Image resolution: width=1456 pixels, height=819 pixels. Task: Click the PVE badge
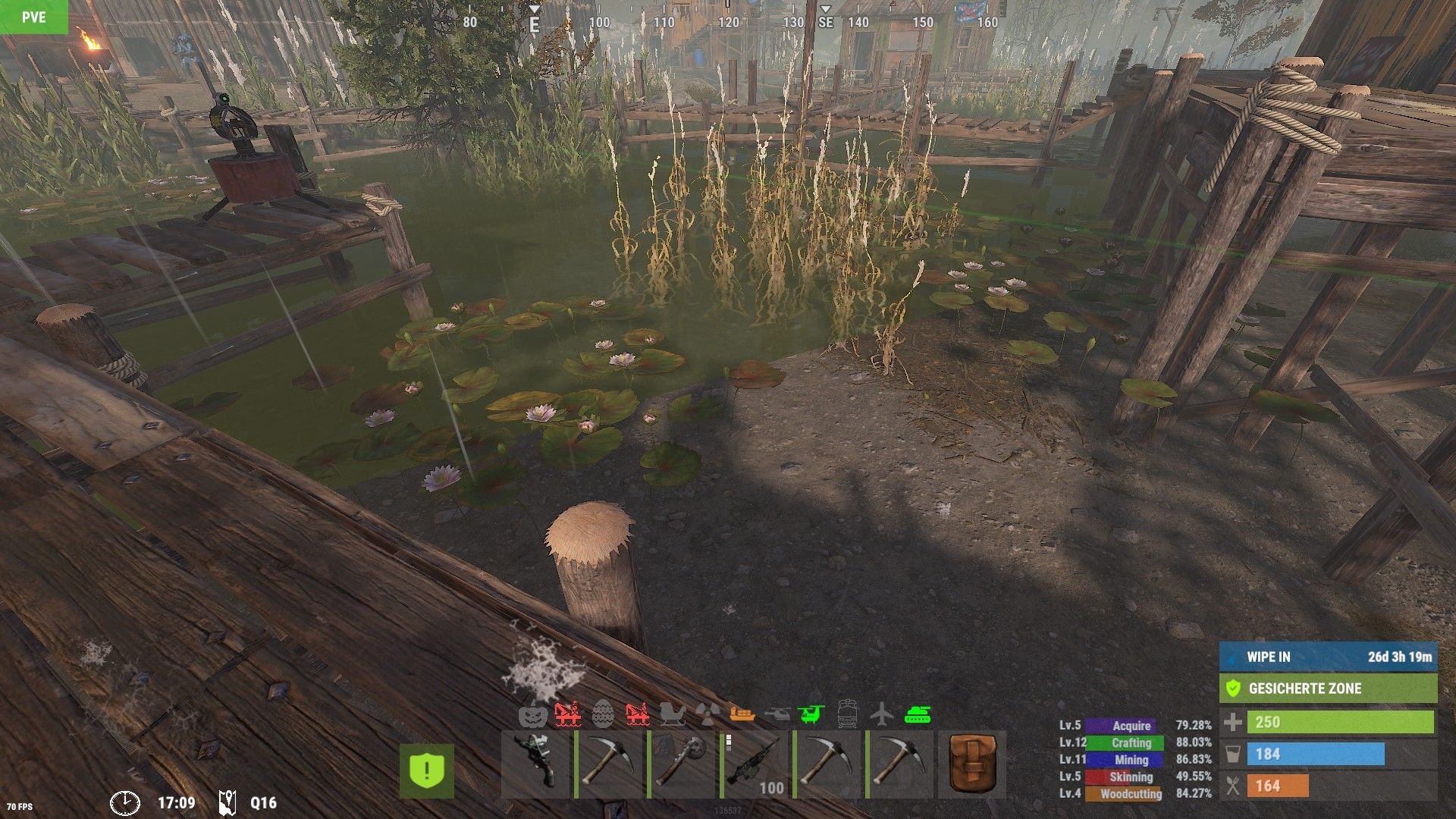33,17
